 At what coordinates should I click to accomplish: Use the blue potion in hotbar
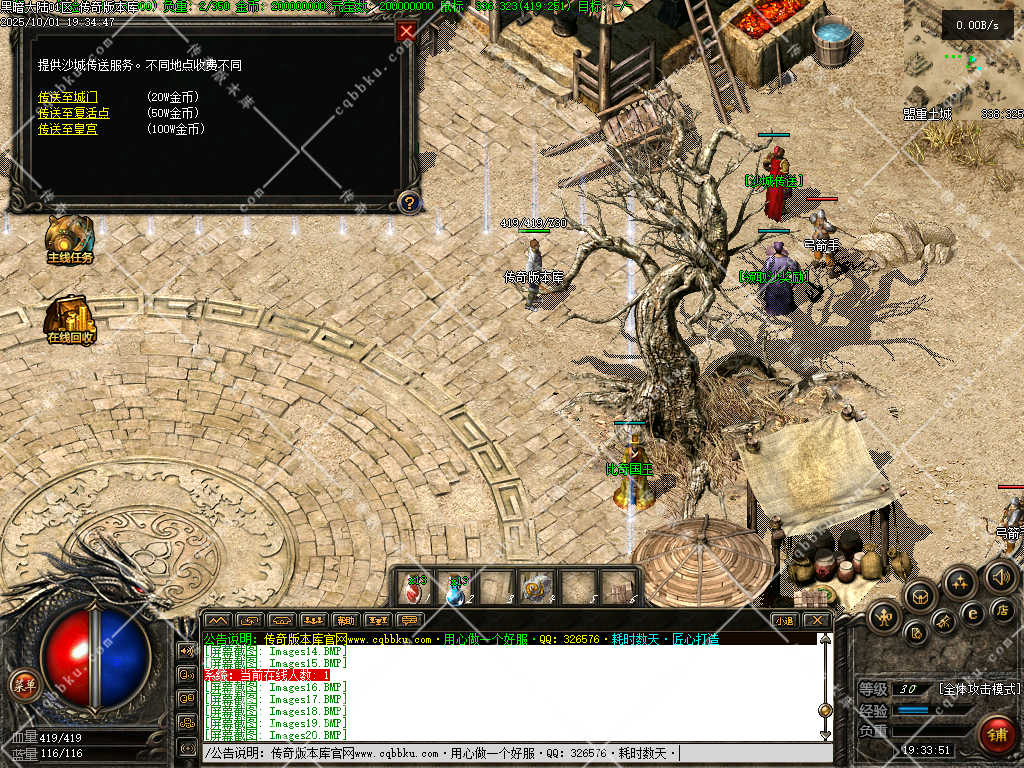click(456, 588)
